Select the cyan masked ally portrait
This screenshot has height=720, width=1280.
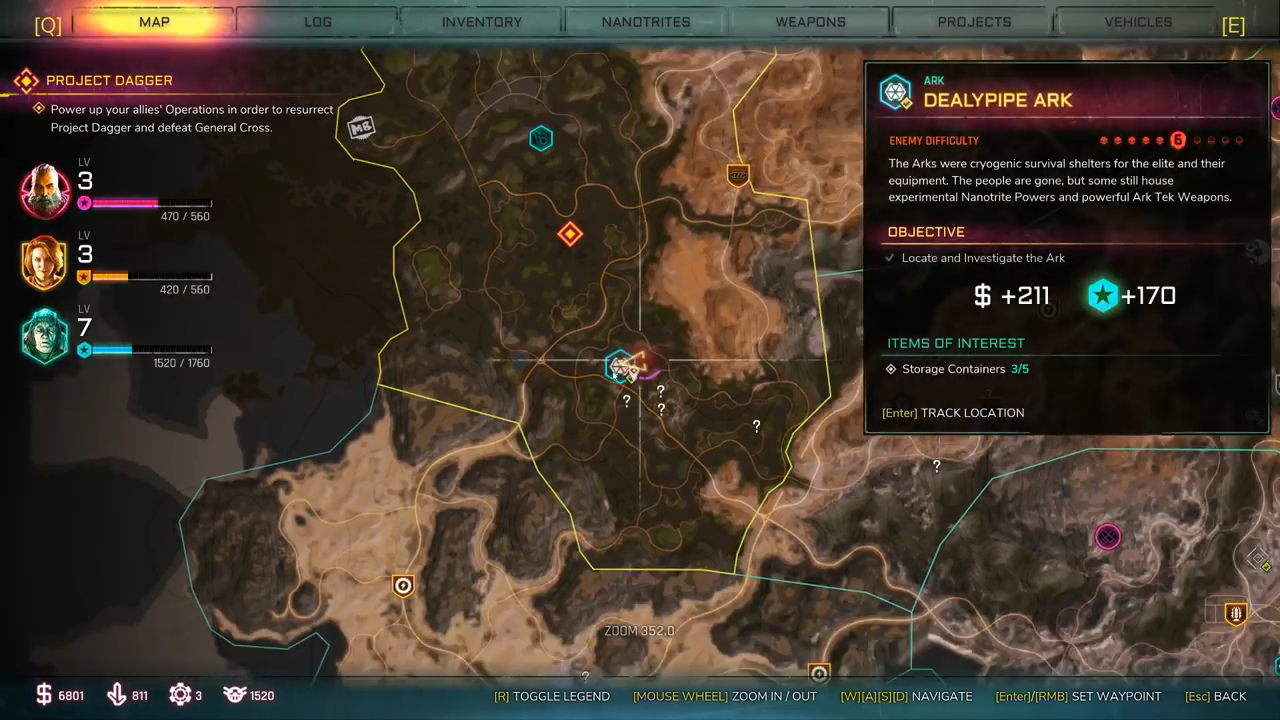(x=45, y=337)
